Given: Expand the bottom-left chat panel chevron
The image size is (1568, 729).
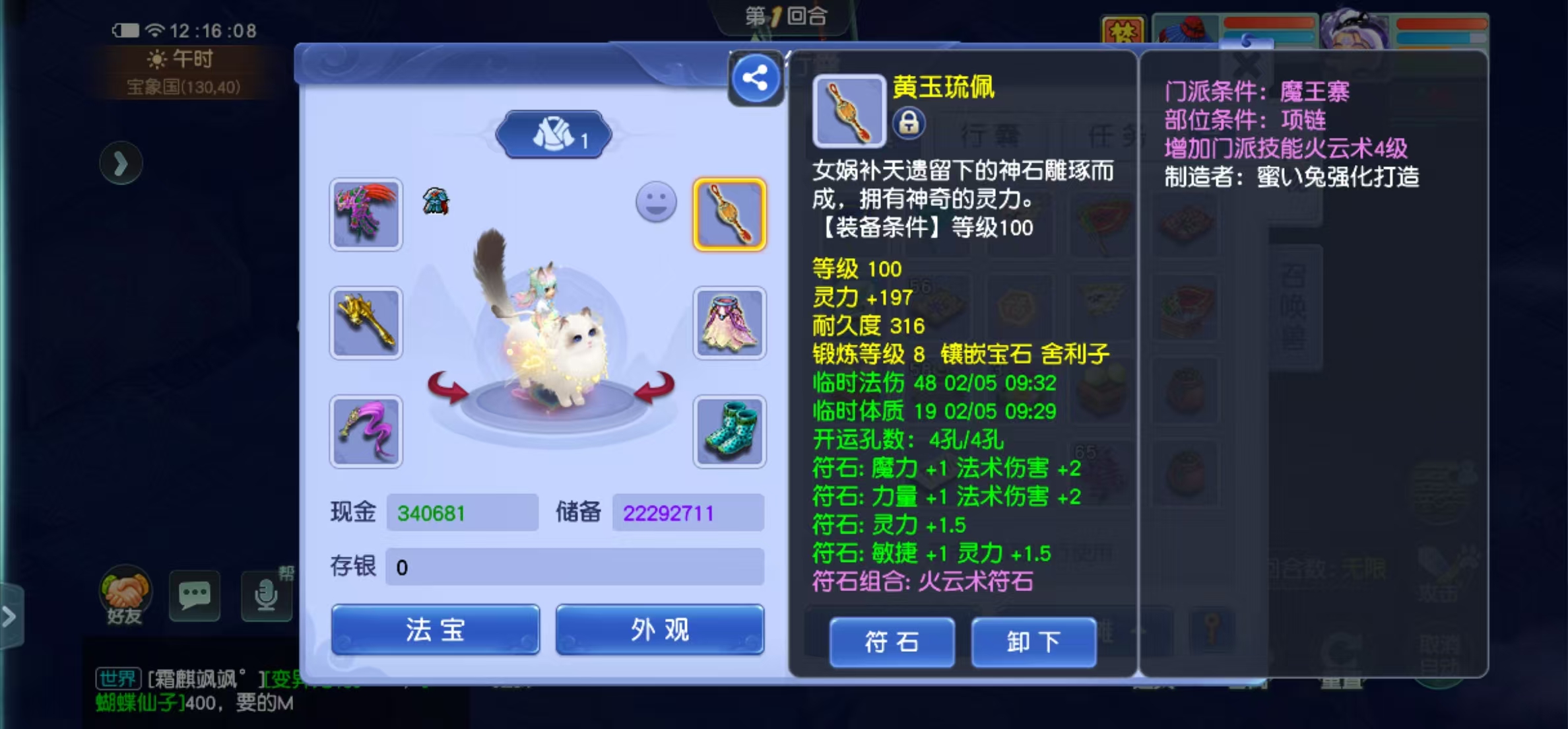Looking at the screenshot, I should 9,617.
